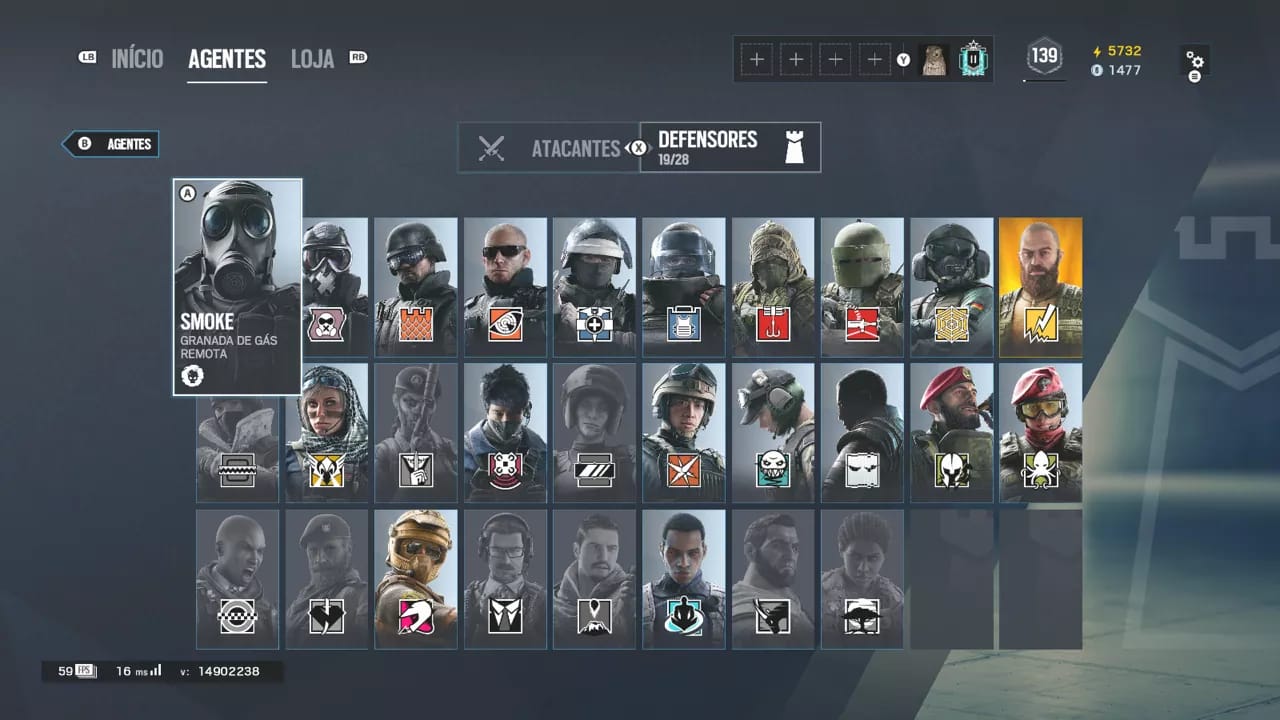The image size is (1280, 720).
Task: Add a charm in the first empty plus slot
Action: 756,59
